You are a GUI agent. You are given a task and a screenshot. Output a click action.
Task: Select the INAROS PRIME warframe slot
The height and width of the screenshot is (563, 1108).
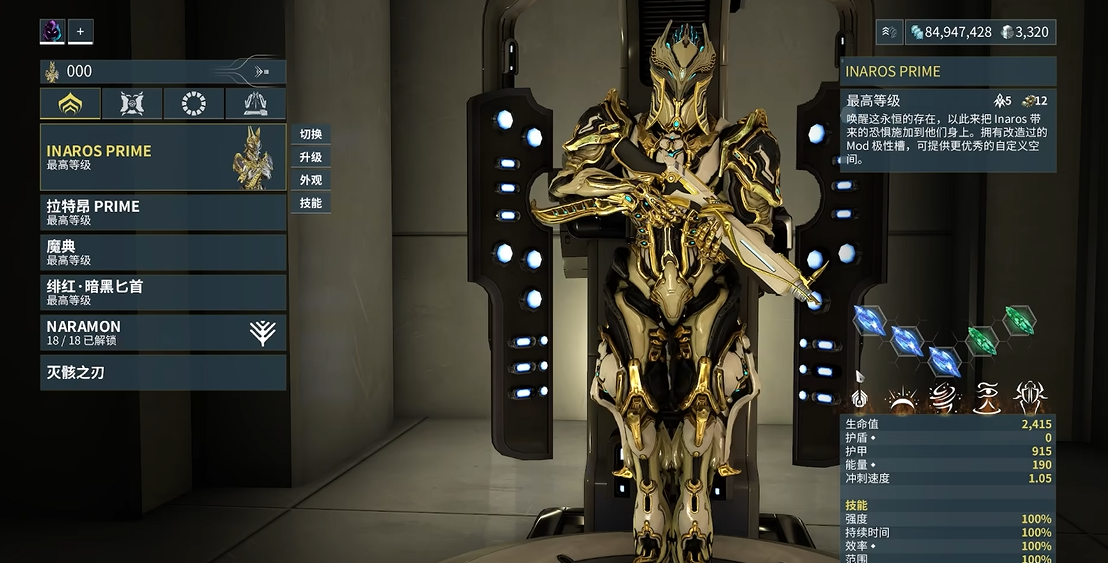click(x=162, y=157)
